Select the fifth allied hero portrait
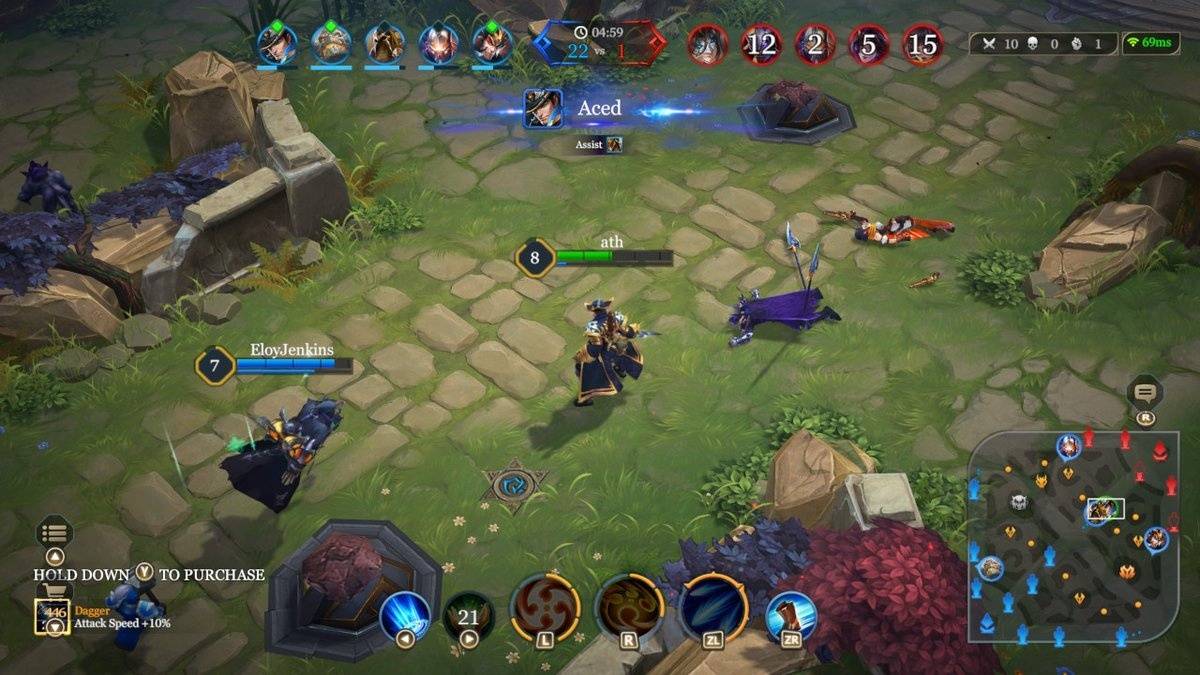This screenshot has width=1200, height=675. [492, 43]
